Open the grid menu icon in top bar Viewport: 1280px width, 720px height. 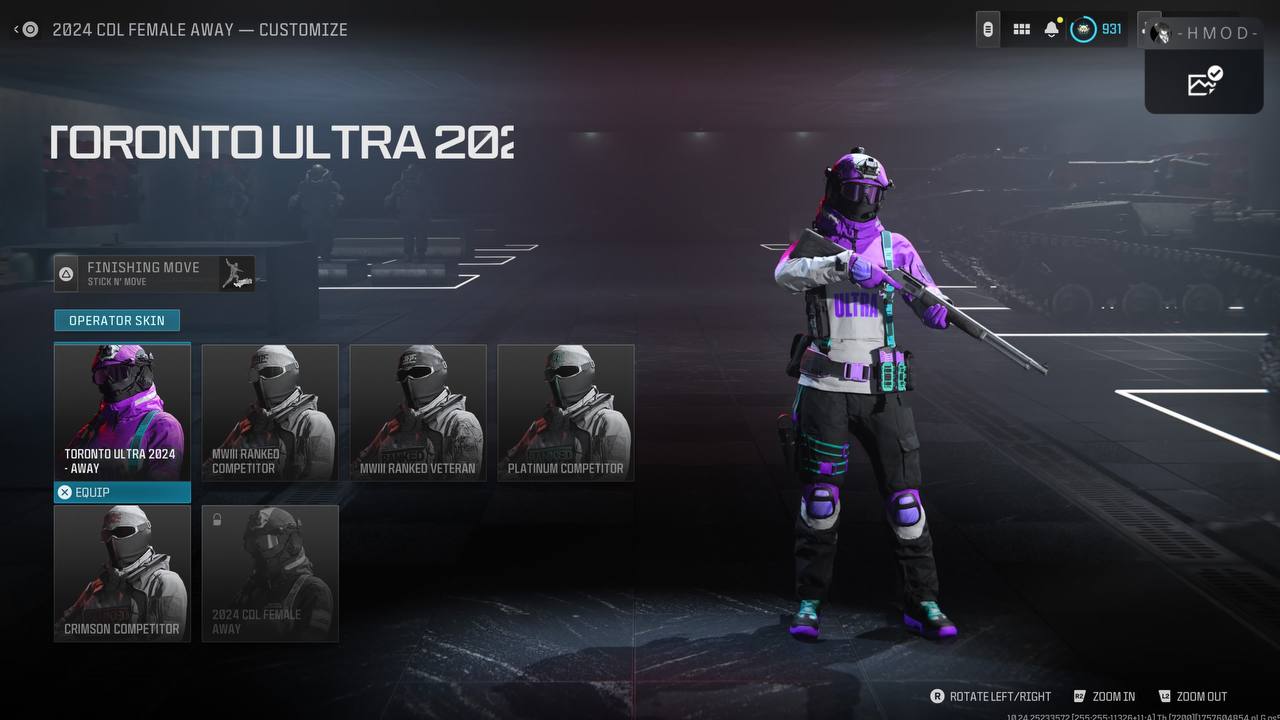(1021, 30)
